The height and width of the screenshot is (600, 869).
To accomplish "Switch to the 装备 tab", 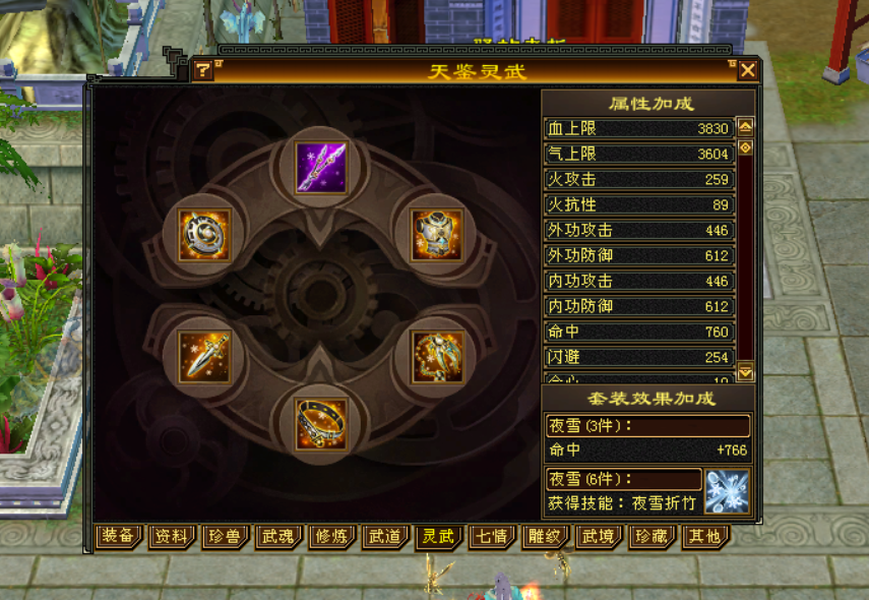I will (118, 537).
